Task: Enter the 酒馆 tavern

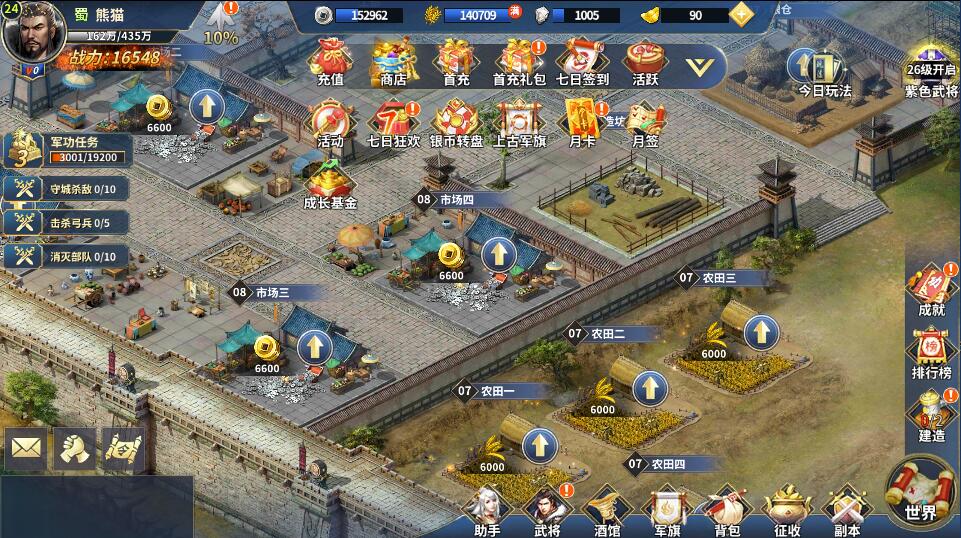Action: click(x=607, y=510)
